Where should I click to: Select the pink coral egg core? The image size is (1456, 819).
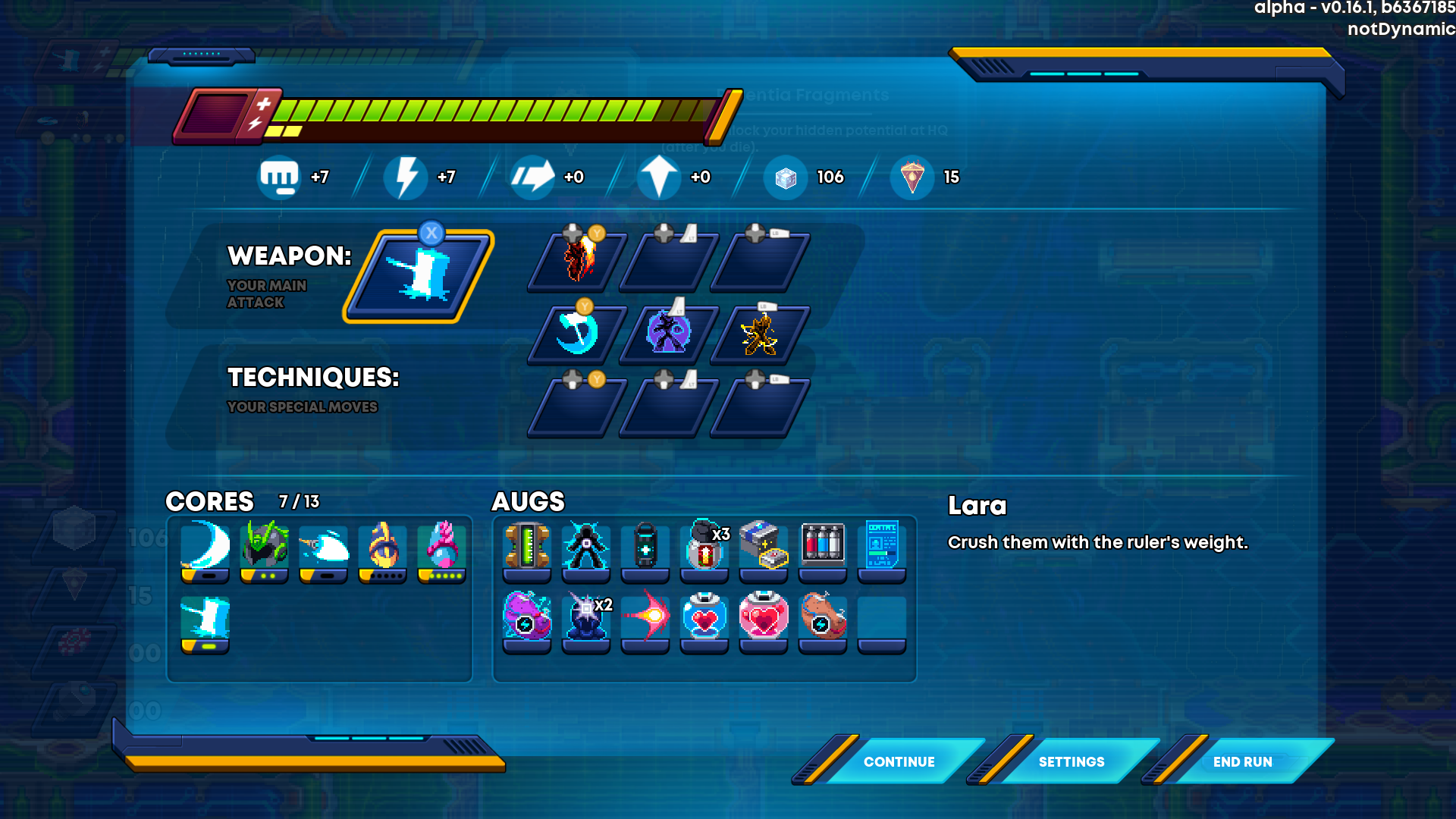442,546
